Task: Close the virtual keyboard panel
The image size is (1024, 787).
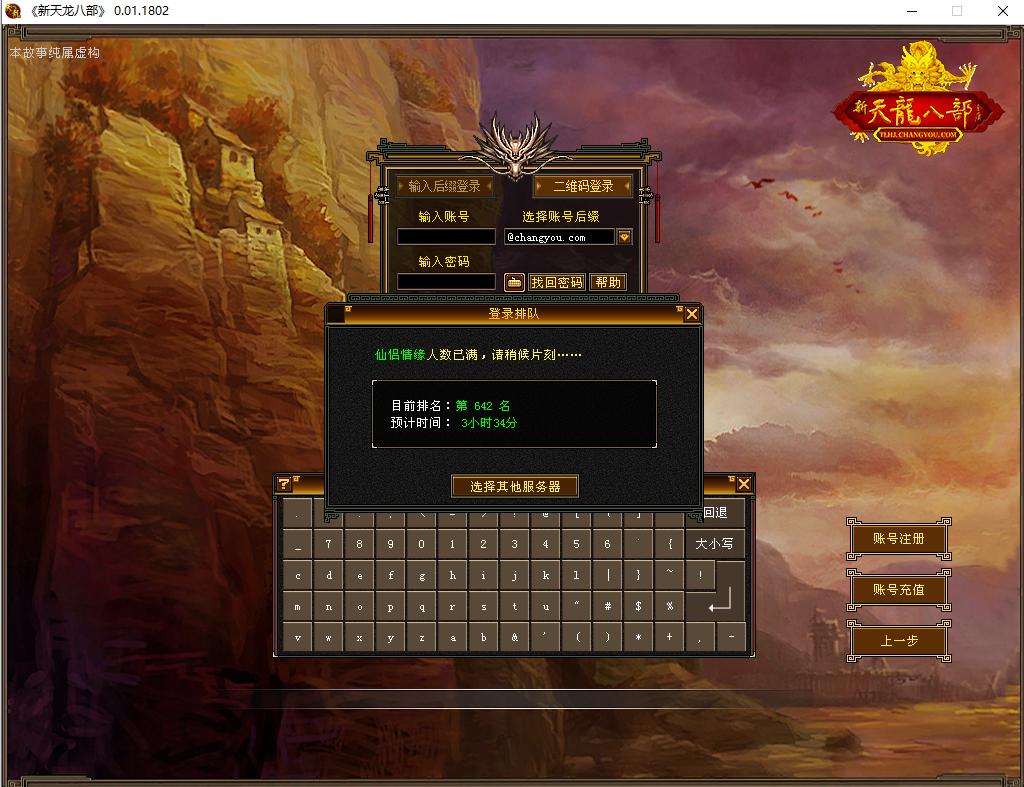Action: pos(743,484)
